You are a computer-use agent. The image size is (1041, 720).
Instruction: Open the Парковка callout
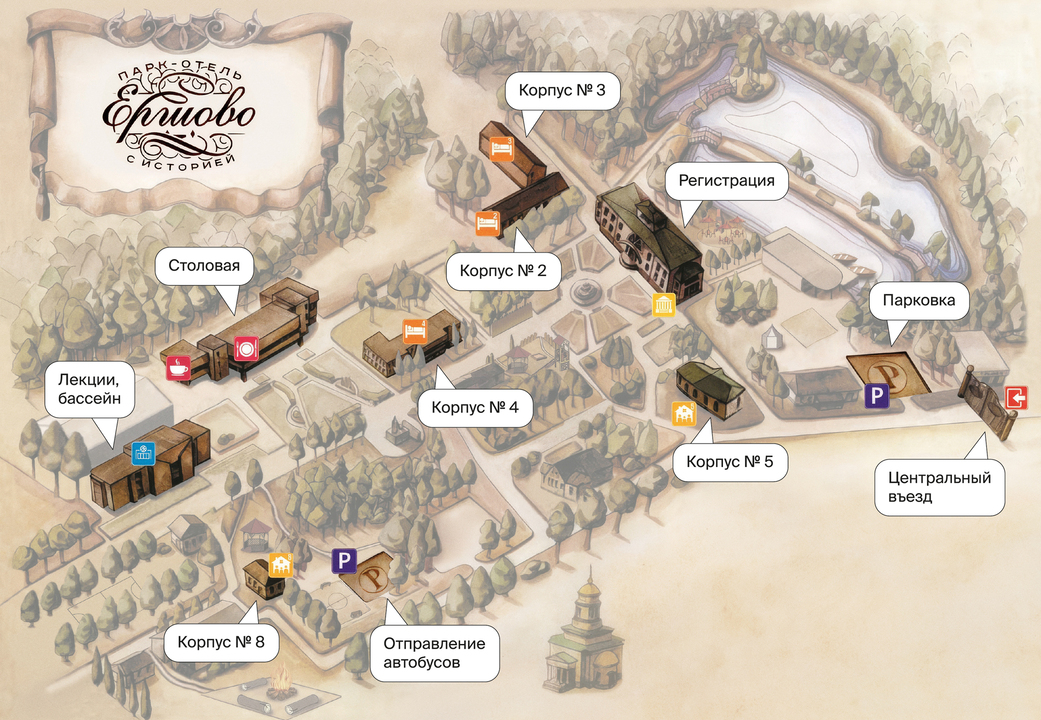(x=919, y=300)
